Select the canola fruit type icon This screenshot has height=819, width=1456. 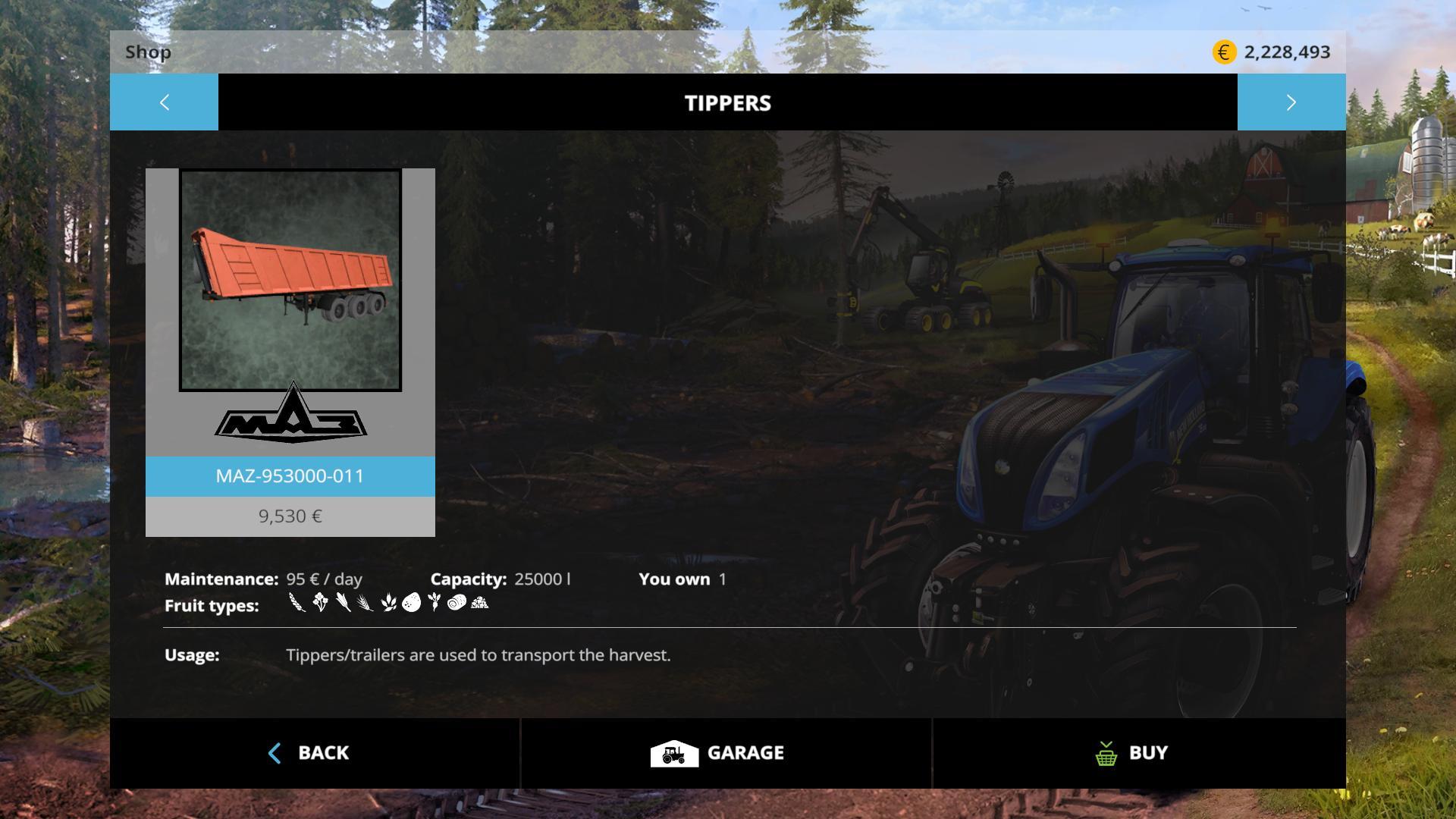pos(320,601)
